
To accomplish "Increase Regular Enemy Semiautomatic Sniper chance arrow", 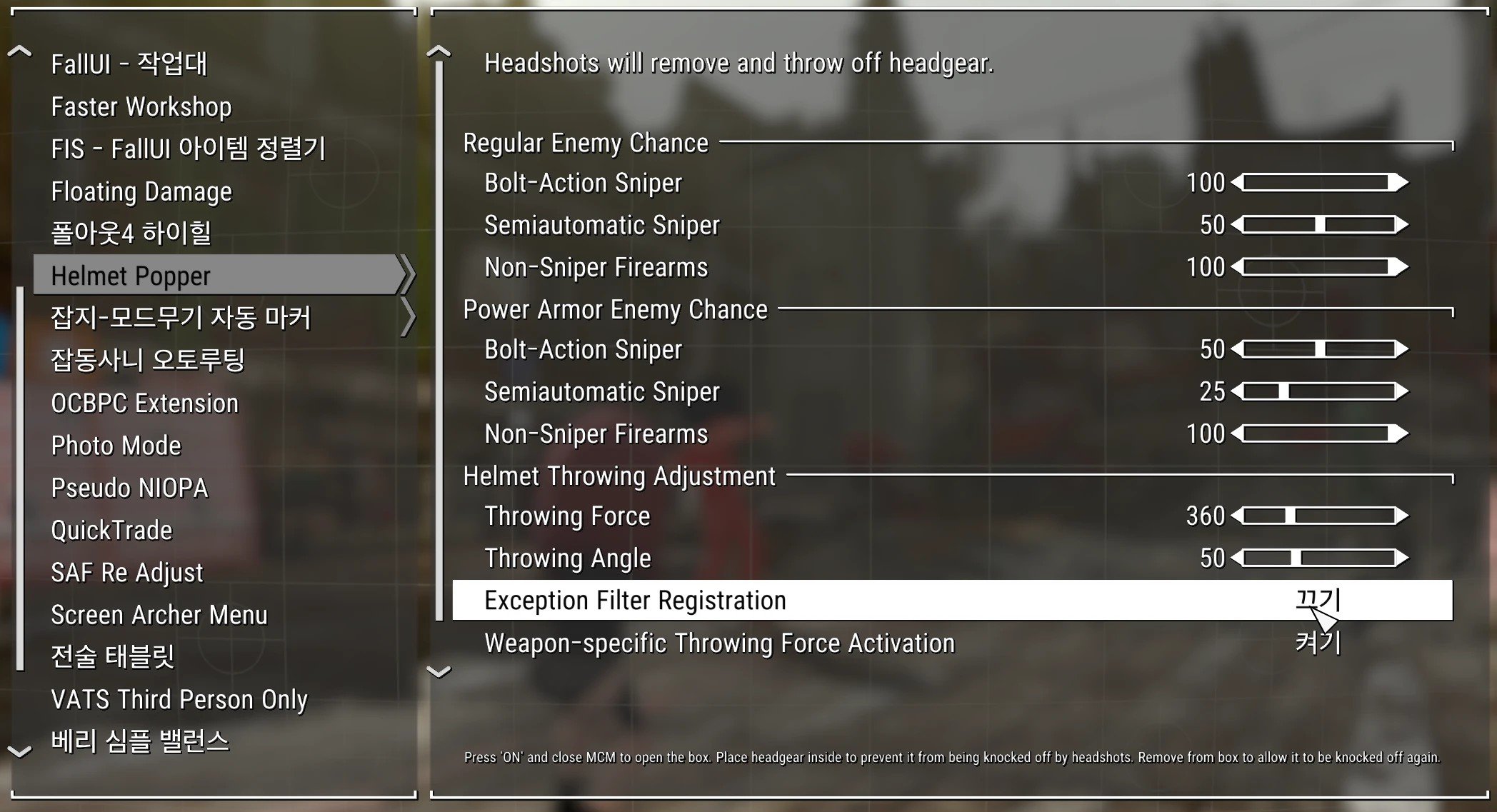I will click(1401, 225).
